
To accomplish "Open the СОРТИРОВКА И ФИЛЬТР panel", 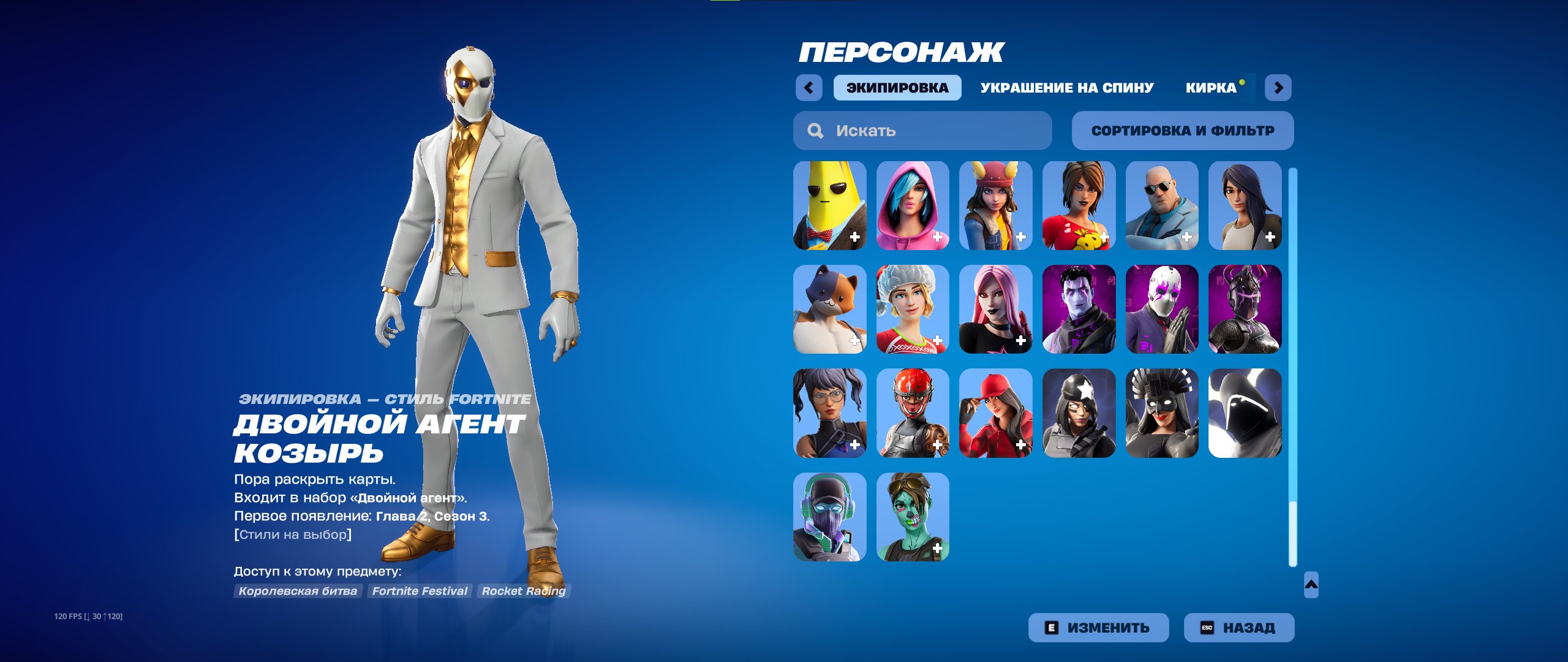I will [x=1182, y=130].
